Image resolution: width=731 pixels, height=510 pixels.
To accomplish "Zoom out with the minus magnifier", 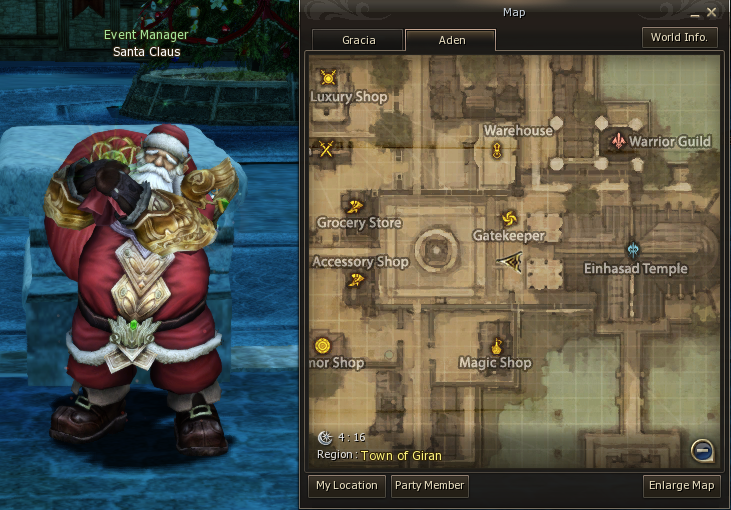I will 702,451.
